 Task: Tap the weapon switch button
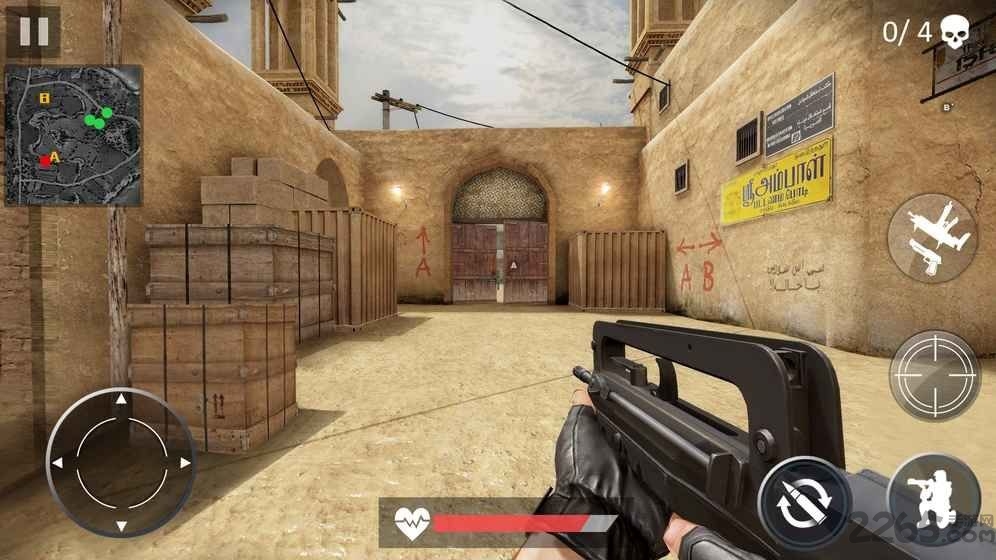932,238
